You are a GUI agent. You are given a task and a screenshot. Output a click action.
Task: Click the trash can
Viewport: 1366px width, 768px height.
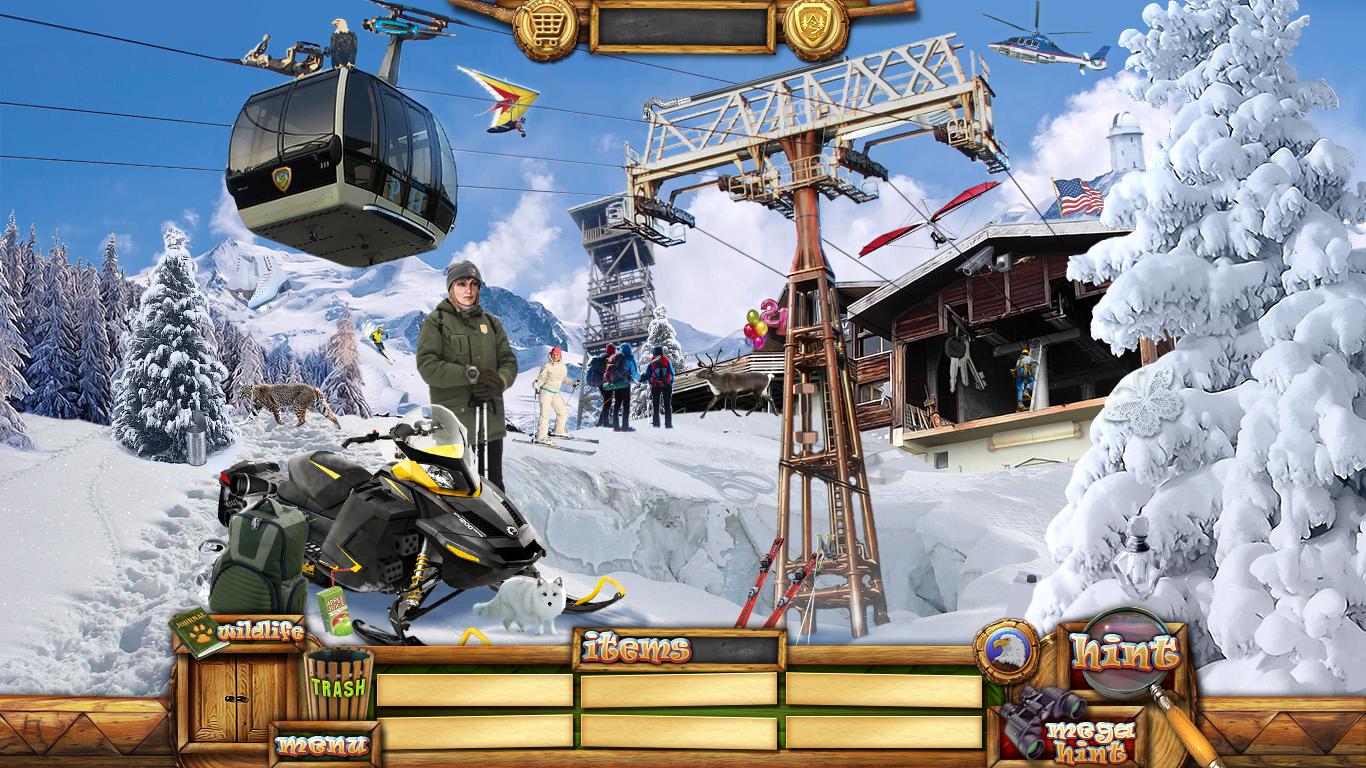click(338, 684)
